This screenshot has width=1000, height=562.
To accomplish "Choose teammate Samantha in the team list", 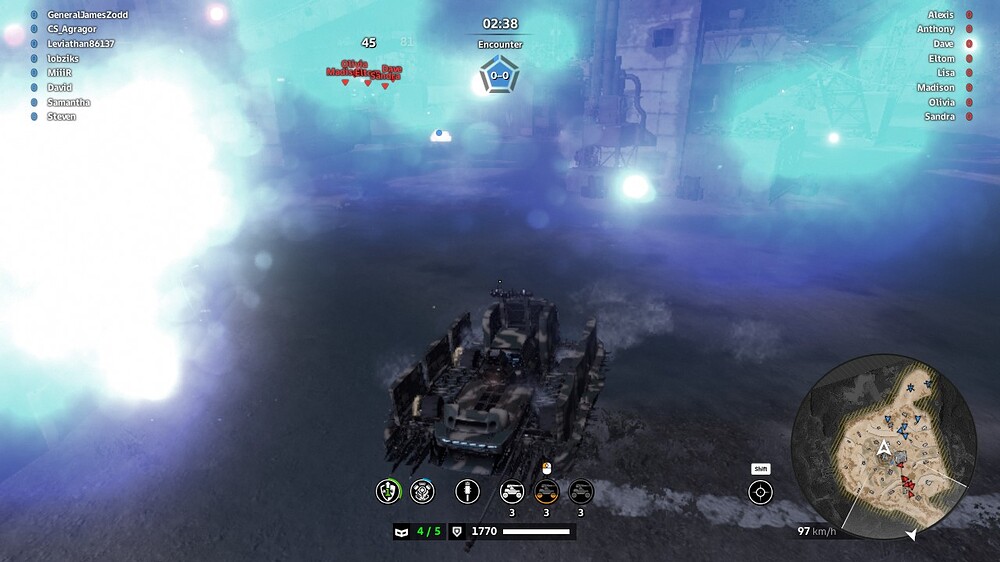I will (68, 102).
